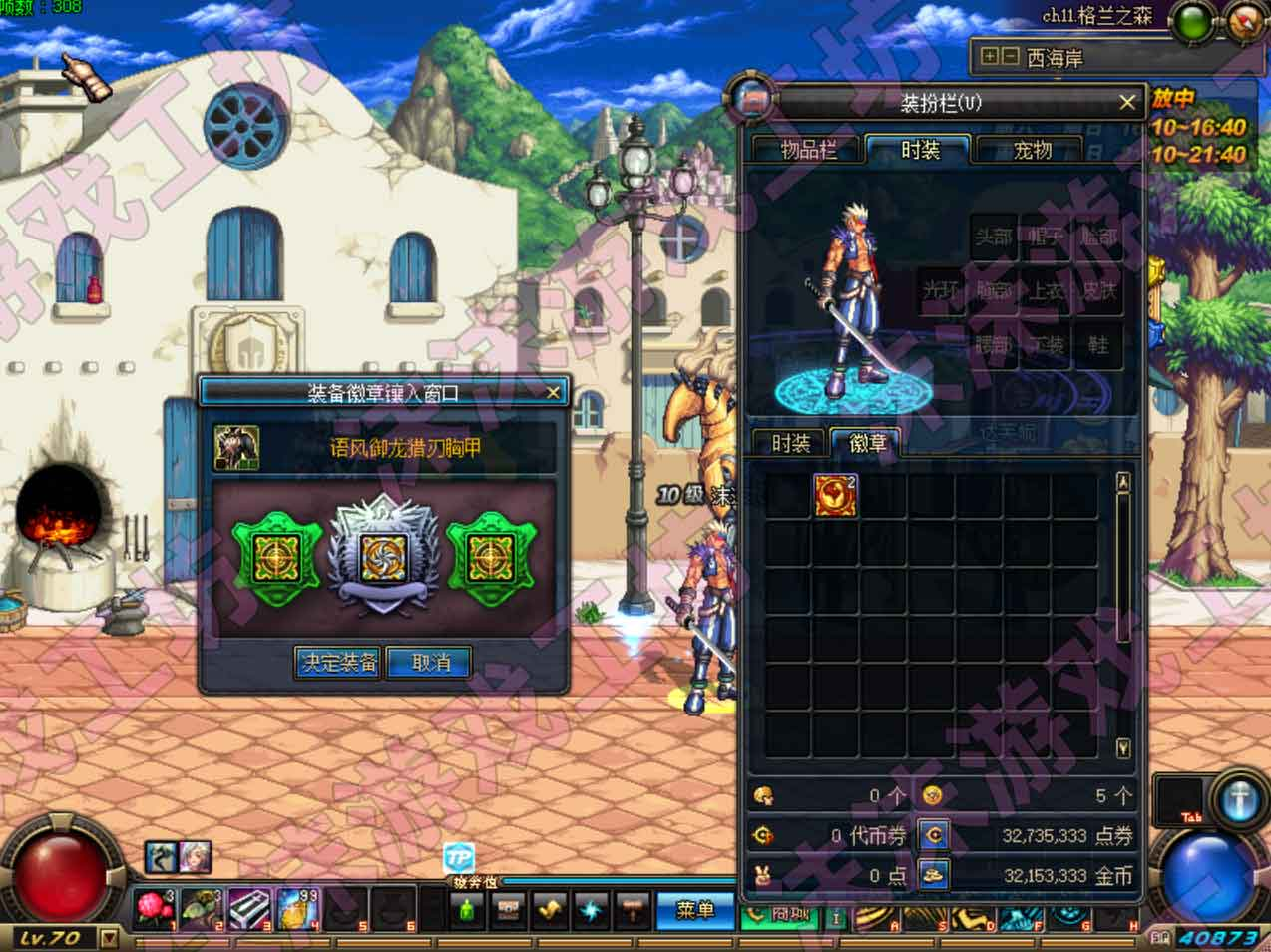Open the 菜单 menu button

(x=694, y=909)
